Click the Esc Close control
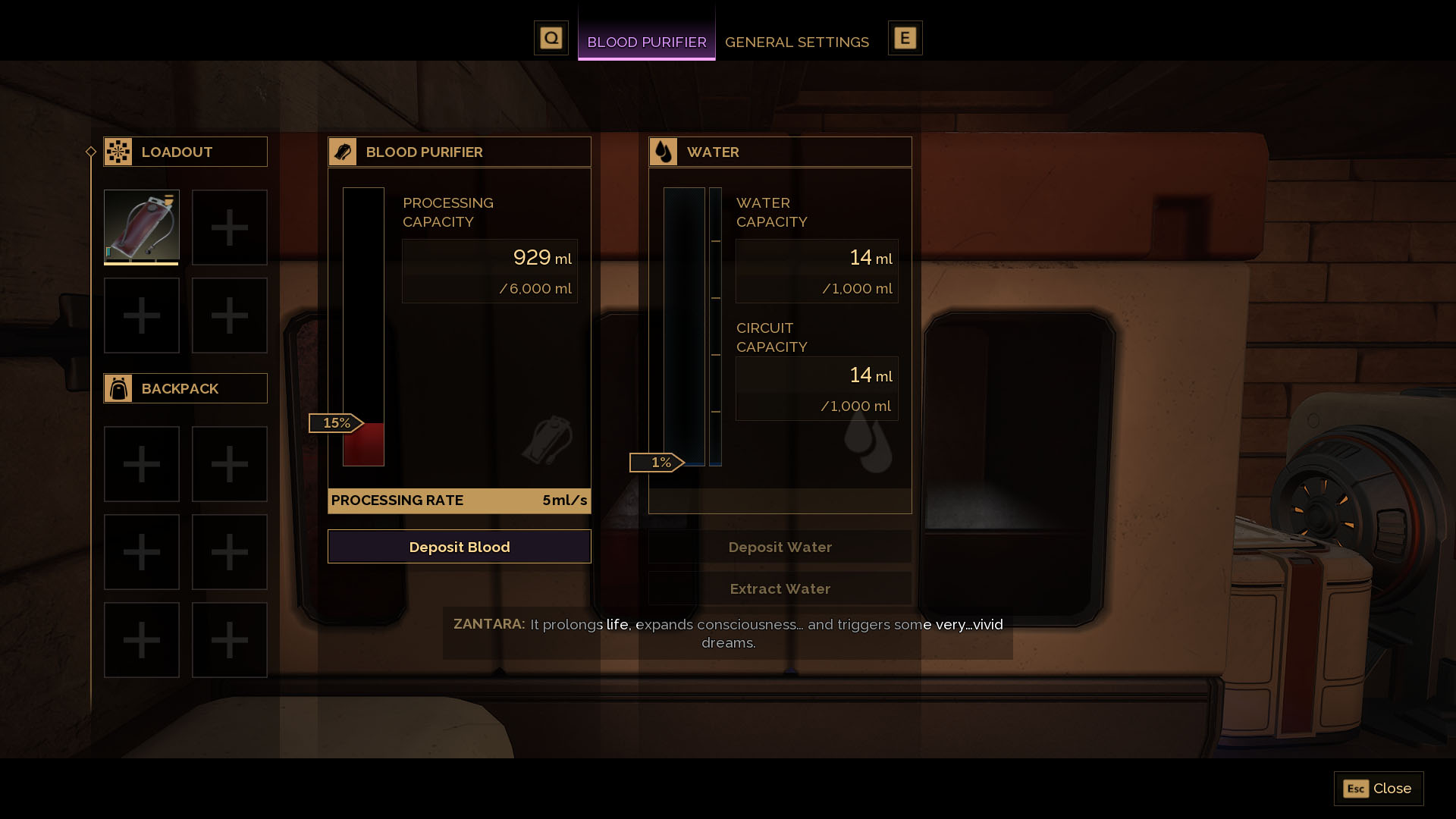The width and height of the screenshot is (1456, 819). (1378, 789)
